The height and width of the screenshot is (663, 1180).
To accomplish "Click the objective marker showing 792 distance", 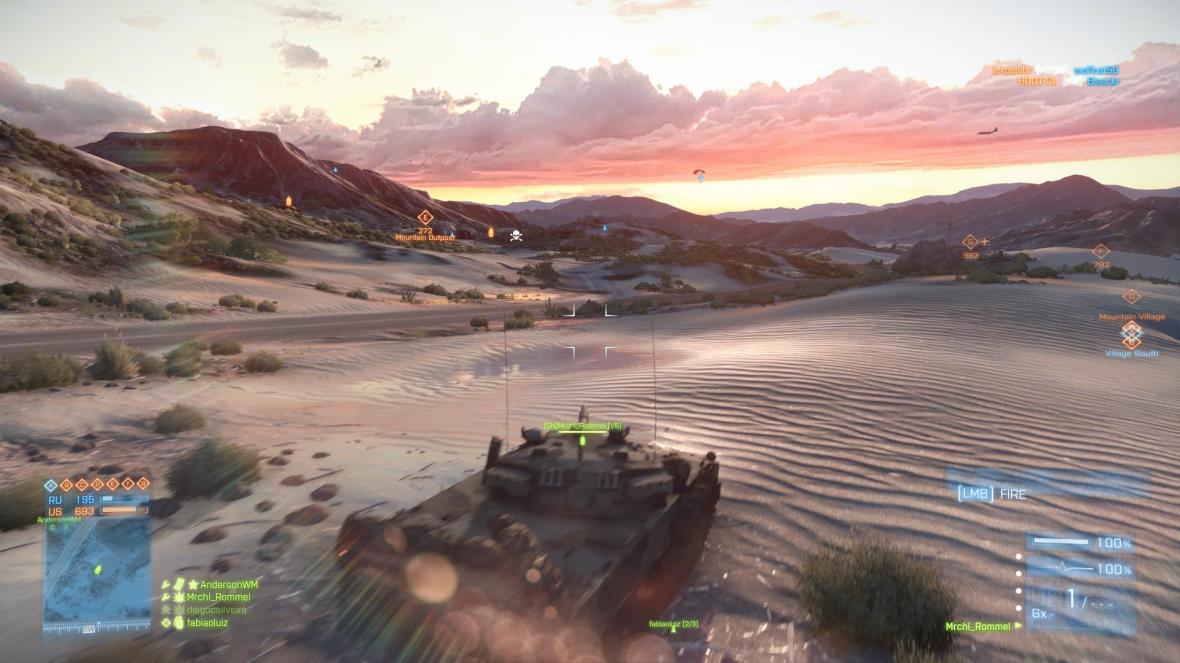I will (x=1100, y=251).
